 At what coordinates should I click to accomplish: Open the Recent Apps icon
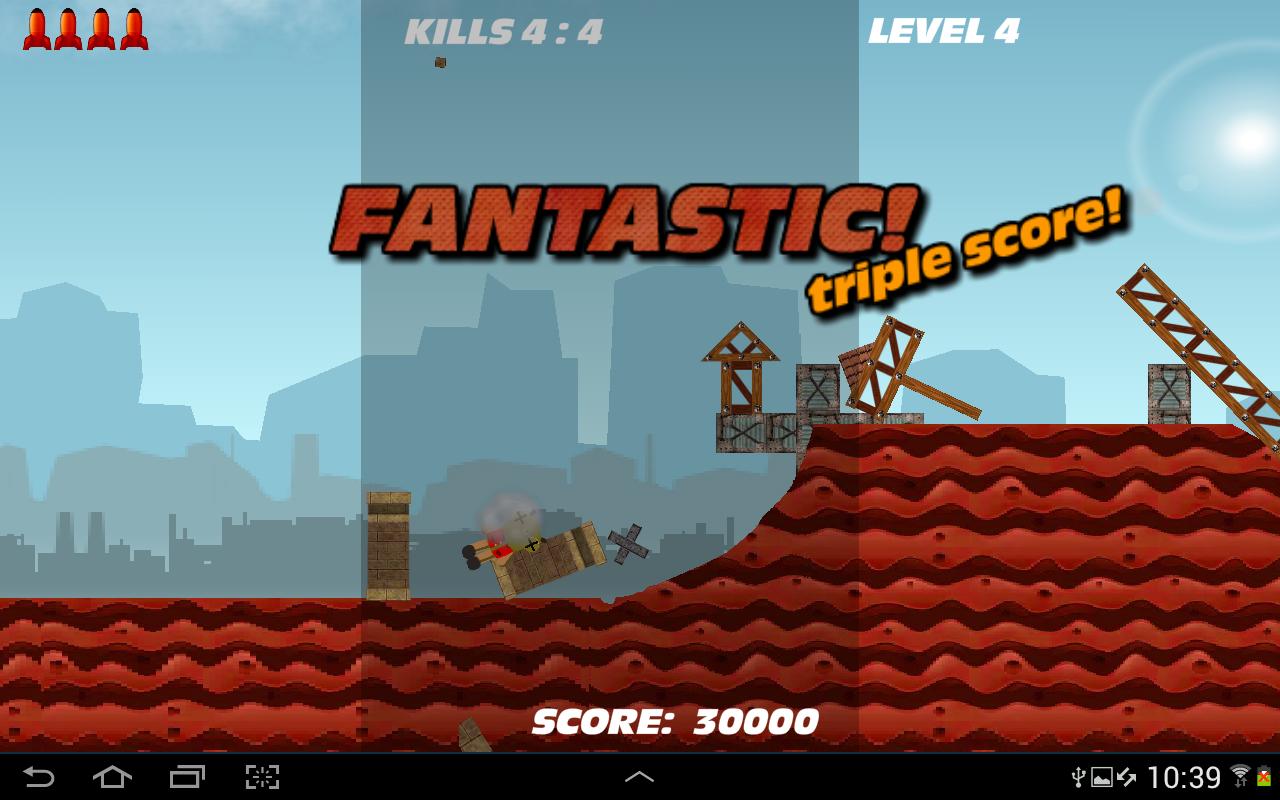pos(185,779)
